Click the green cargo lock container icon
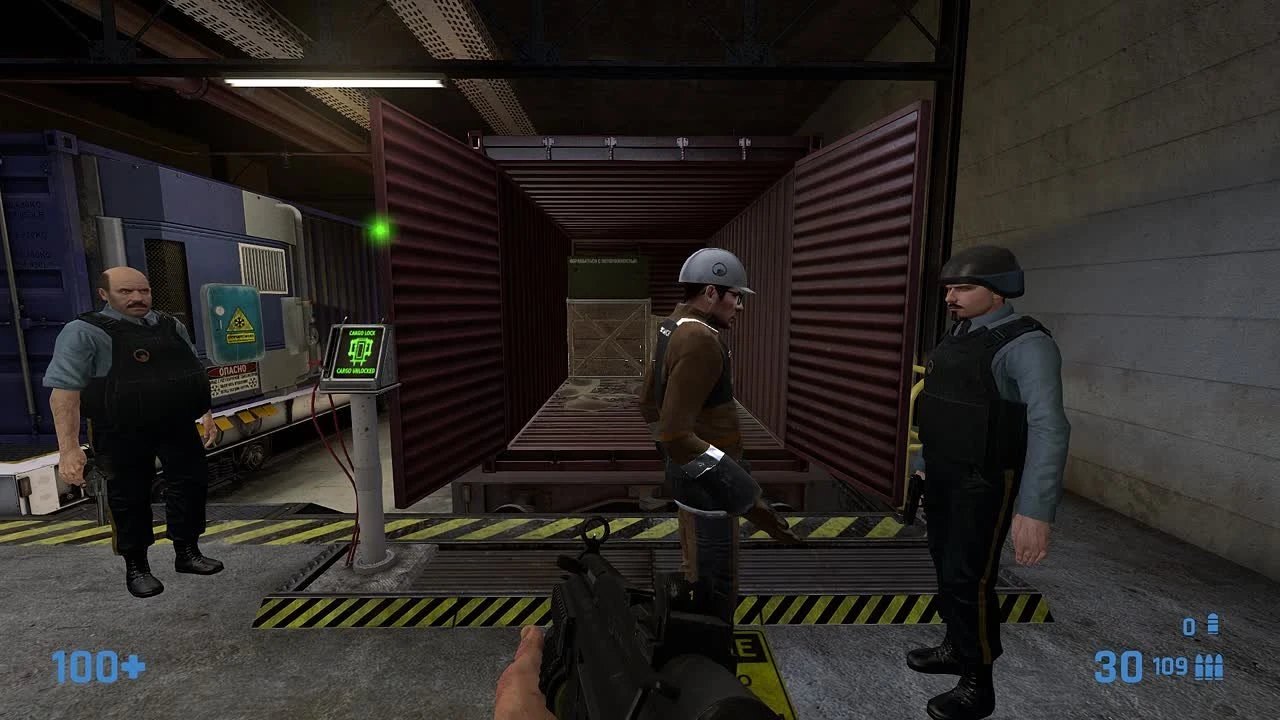Image resolution: width=1280 pixels, height=720 pixels. [x=360, y=350]
